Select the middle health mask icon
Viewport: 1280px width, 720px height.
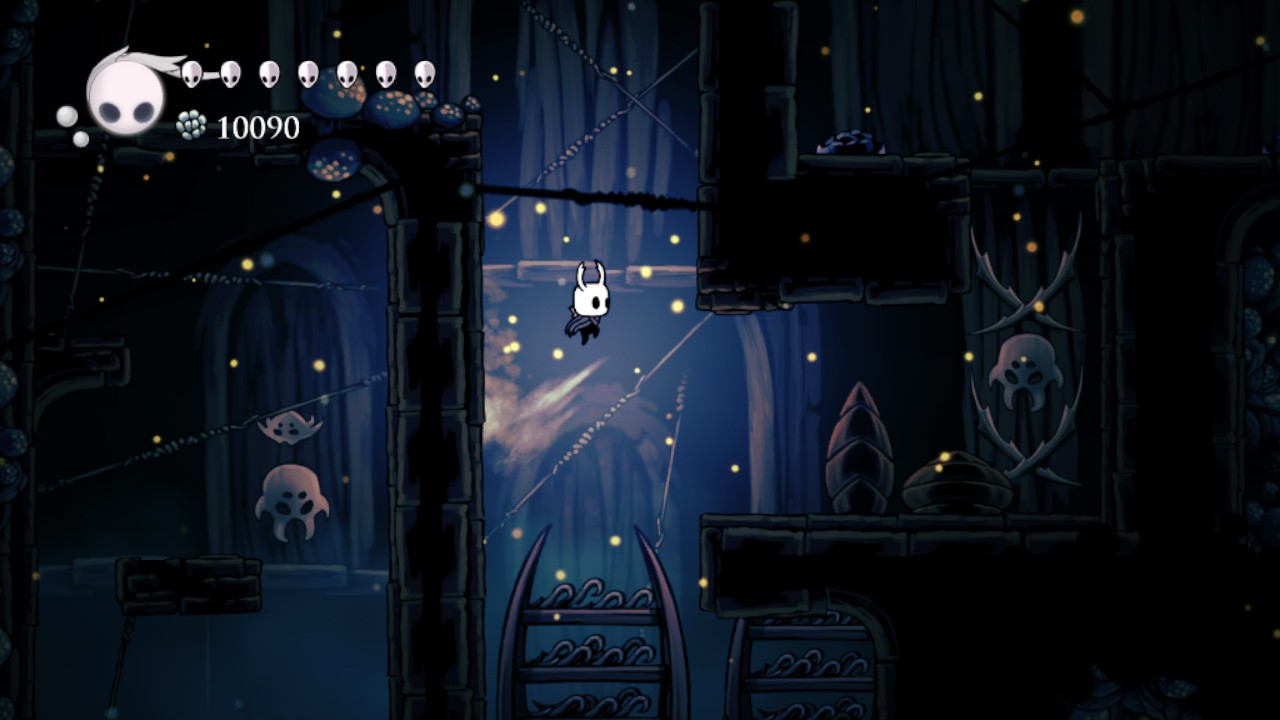click(x=308, y=70)
